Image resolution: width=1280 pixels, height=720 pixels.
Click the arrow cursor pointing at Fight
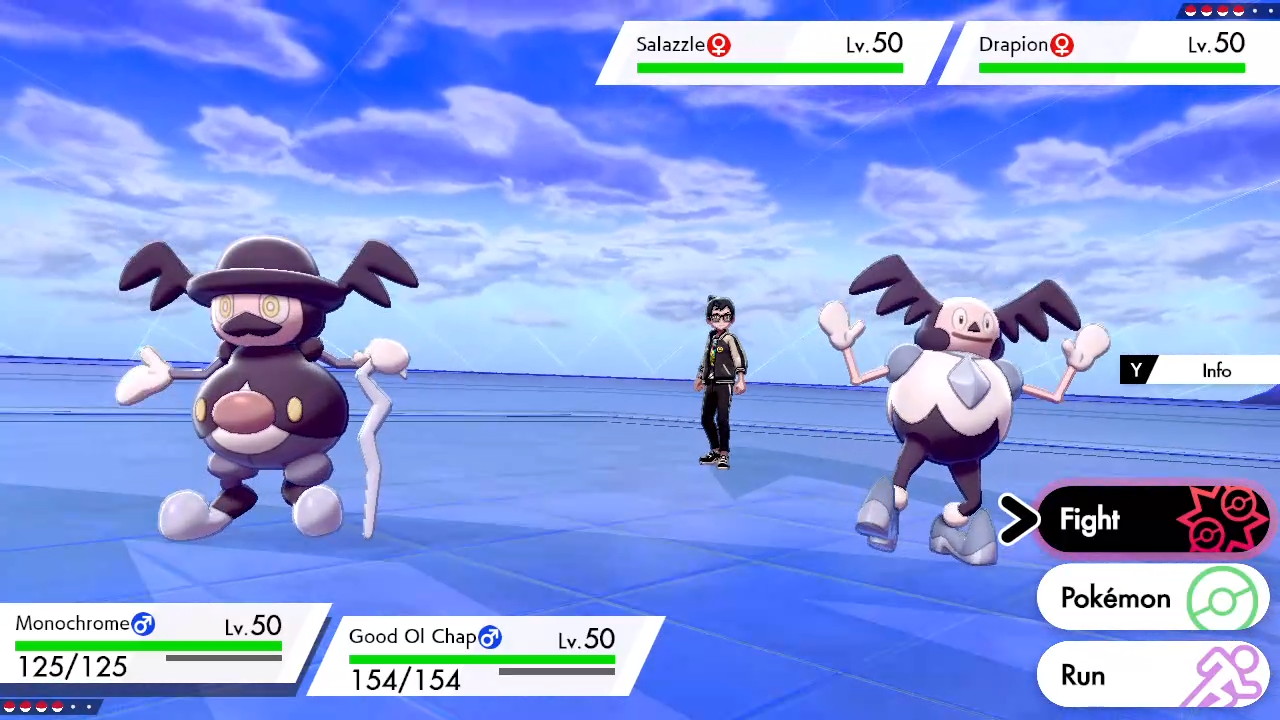[x=1018, y=519]
